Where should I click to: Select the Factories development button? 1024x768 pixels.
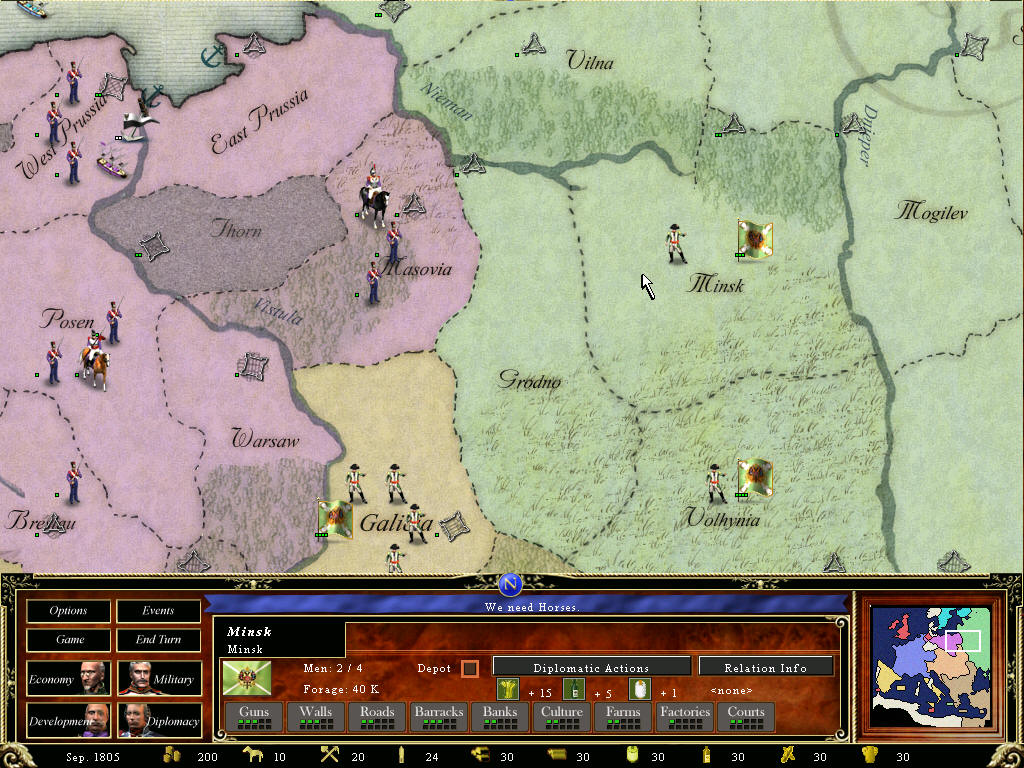685,716
